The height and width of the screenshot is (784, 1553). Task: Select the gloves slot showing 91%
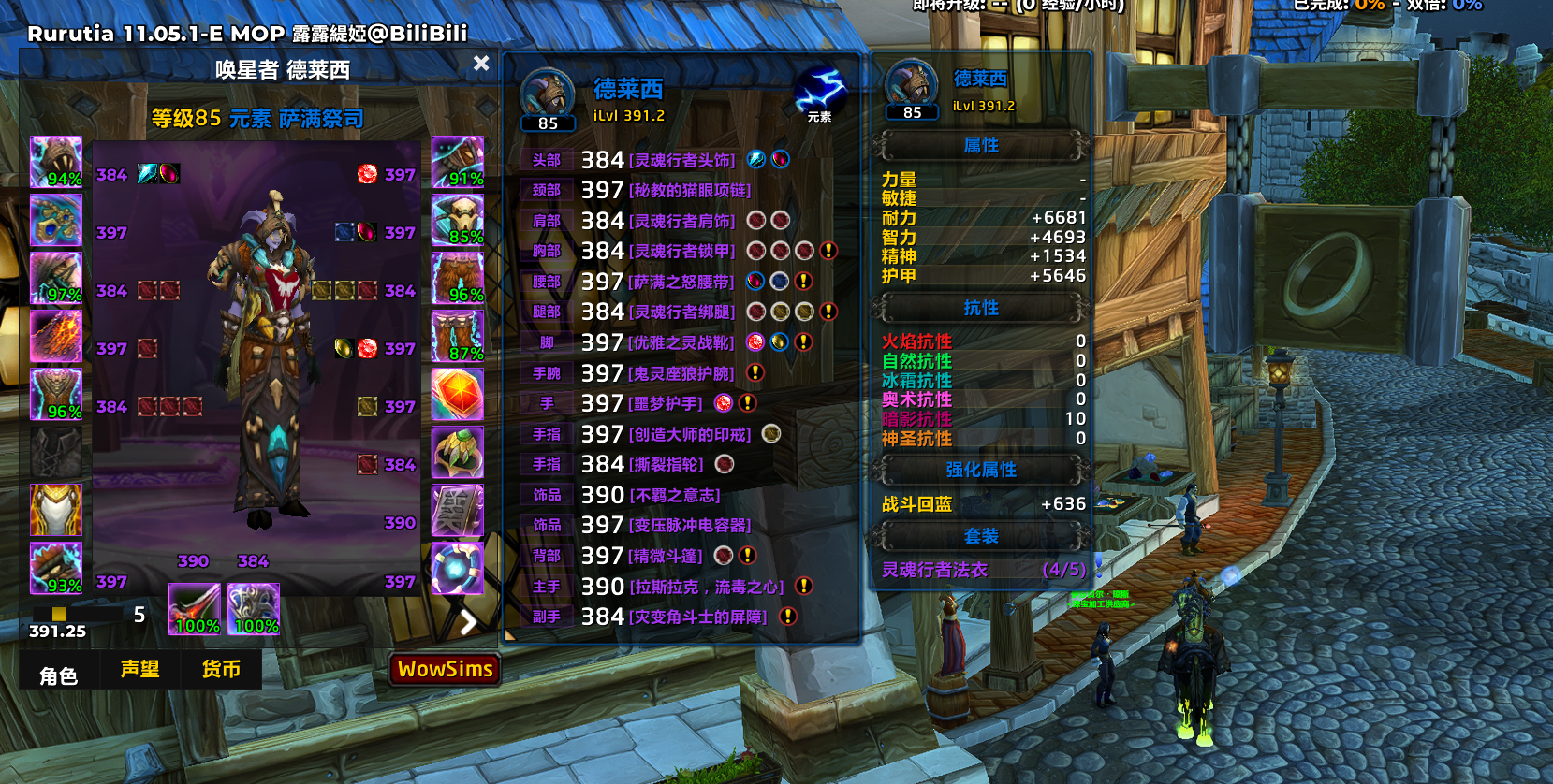click(458, 162)
